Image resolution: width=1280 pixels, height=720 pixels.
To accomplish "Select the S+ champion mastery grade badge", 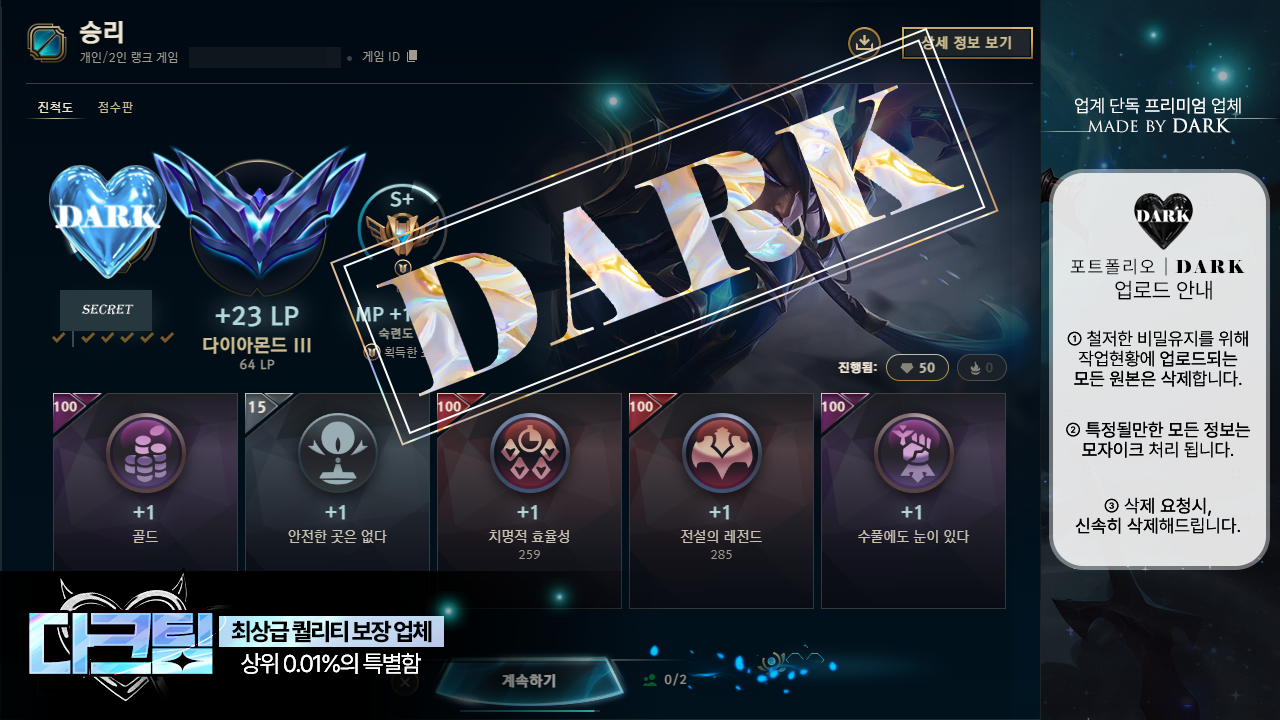I will pos(404,228).
